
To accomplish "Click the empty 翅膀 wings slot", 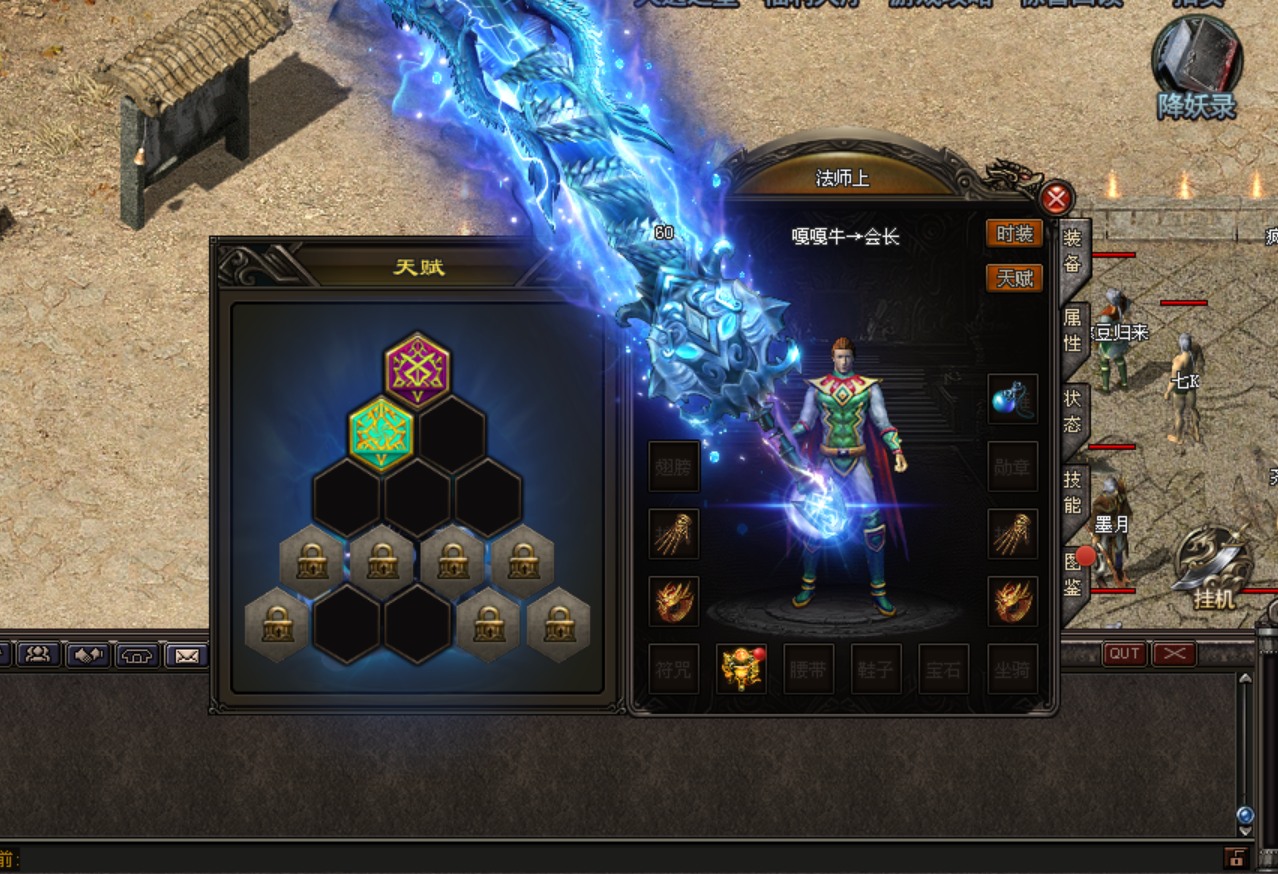I will (x=673, y=466).
